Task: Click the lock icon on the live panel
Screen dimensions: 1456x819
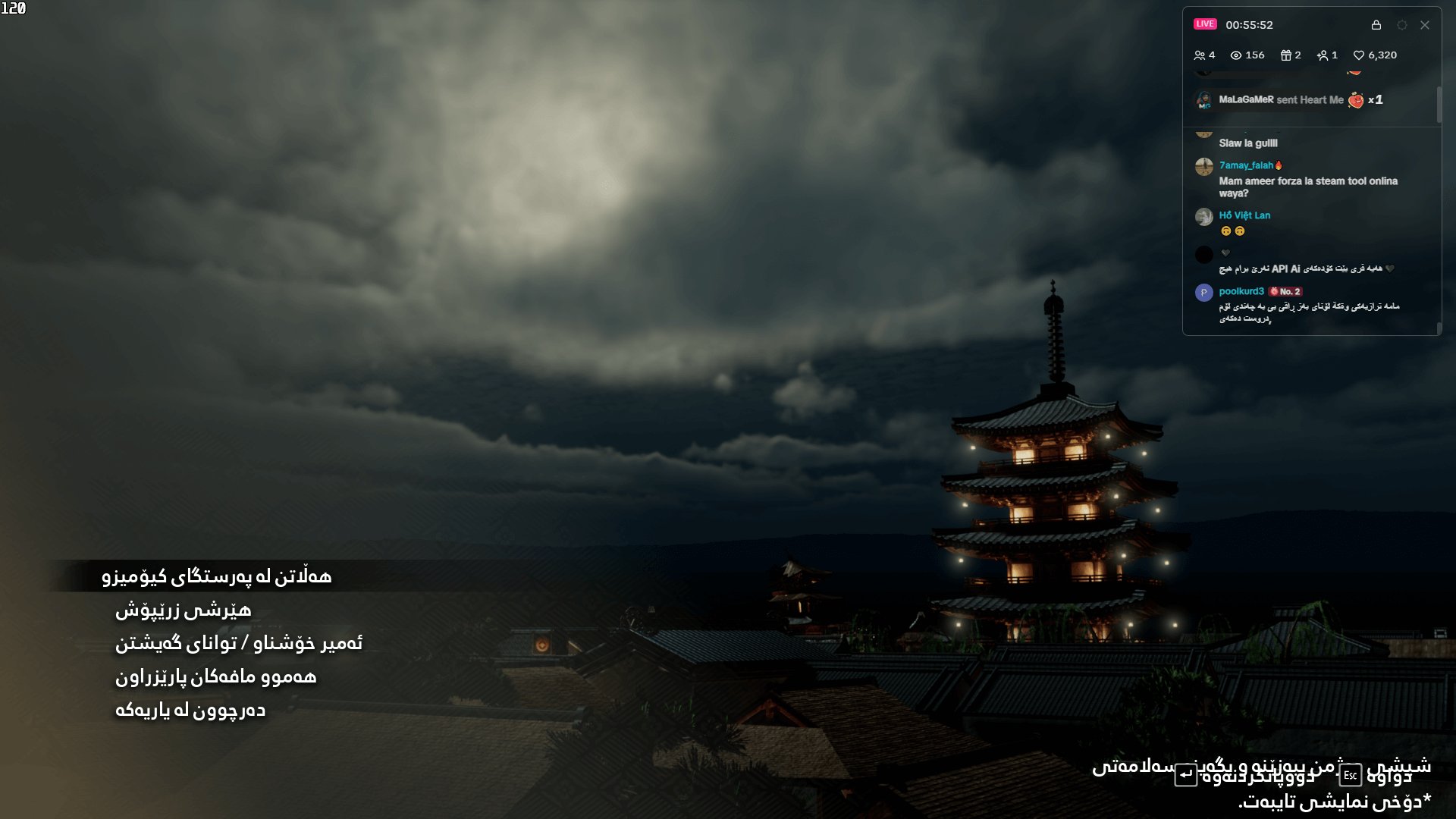Action: (x=1377, y=25)
